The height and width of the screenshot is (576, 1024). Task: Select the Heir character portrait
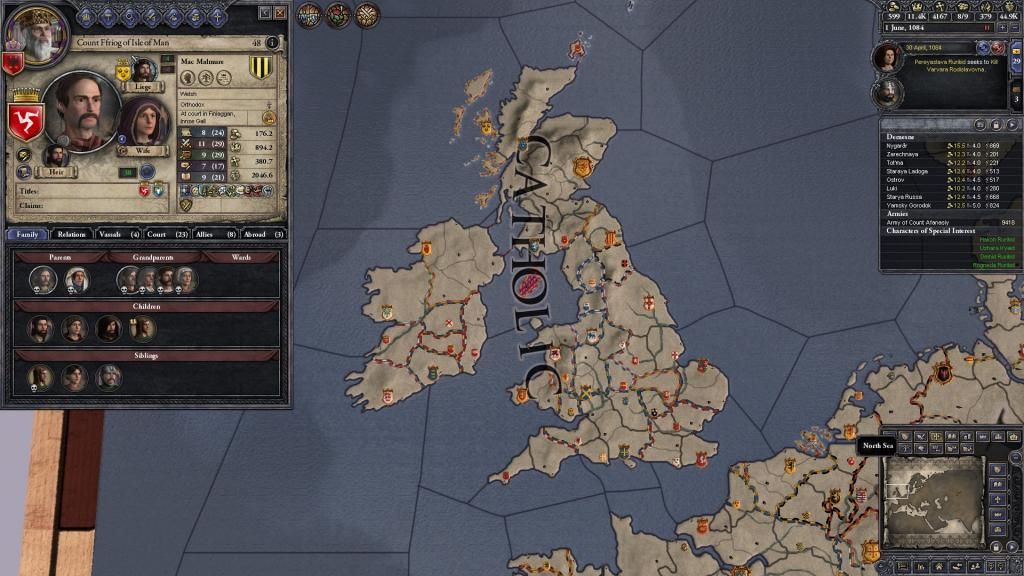[x=54, y=157]
